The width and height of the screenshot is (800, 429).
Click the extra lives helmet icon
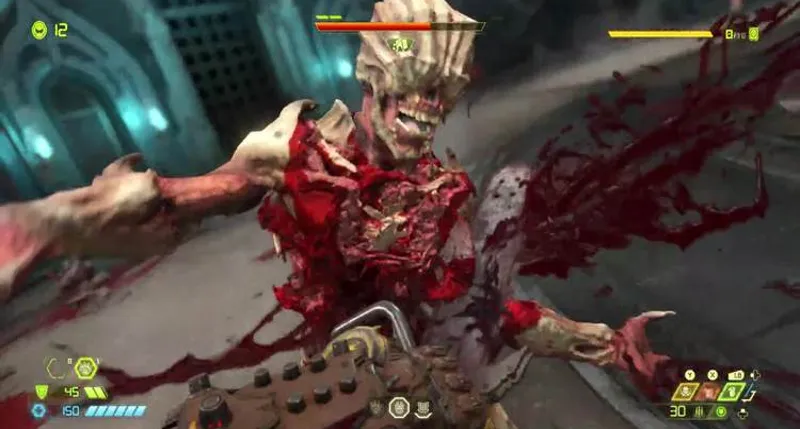(38, 30)
